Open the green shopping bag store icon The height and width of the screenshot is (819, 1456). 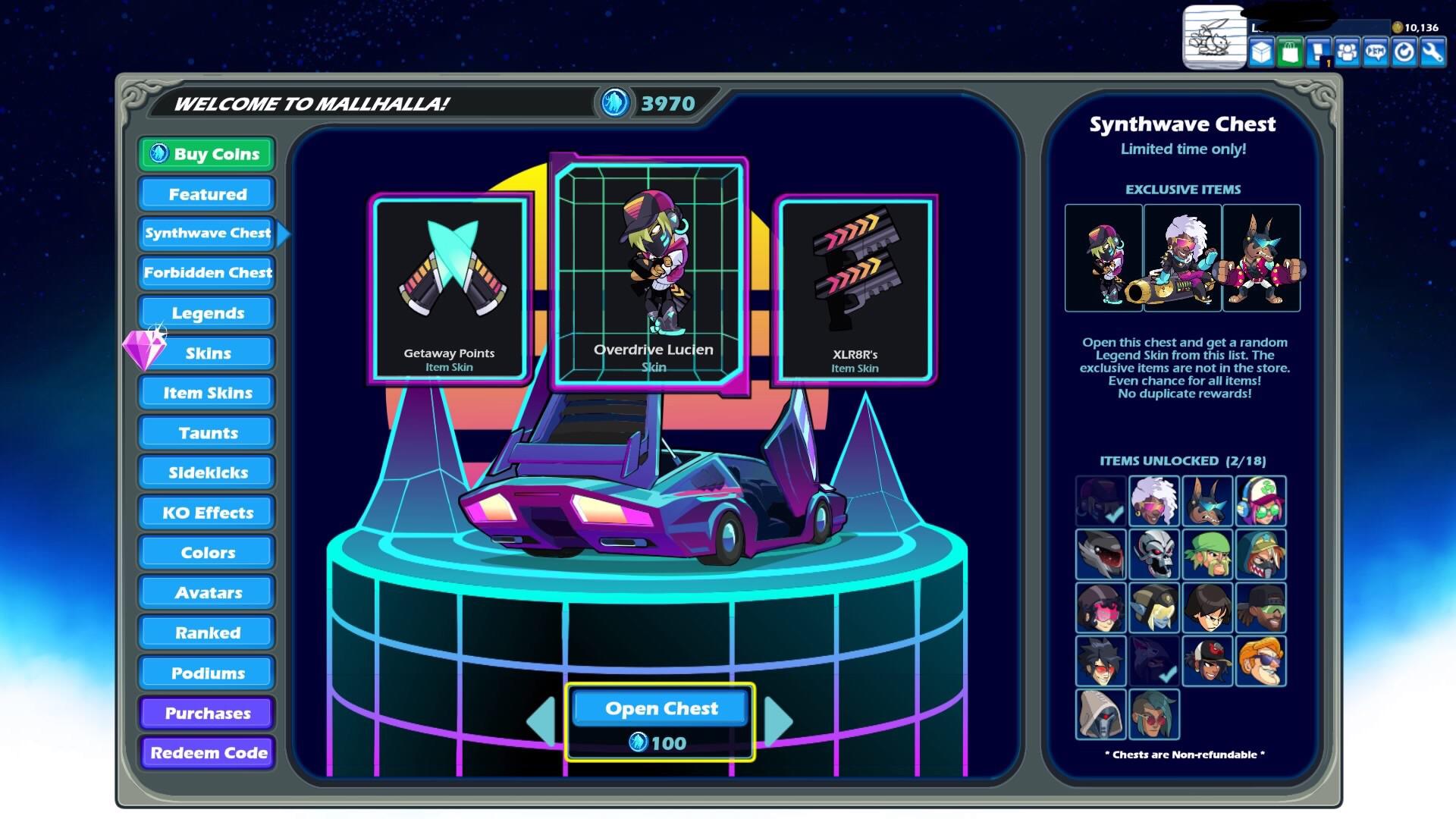tap(1288, 50)
